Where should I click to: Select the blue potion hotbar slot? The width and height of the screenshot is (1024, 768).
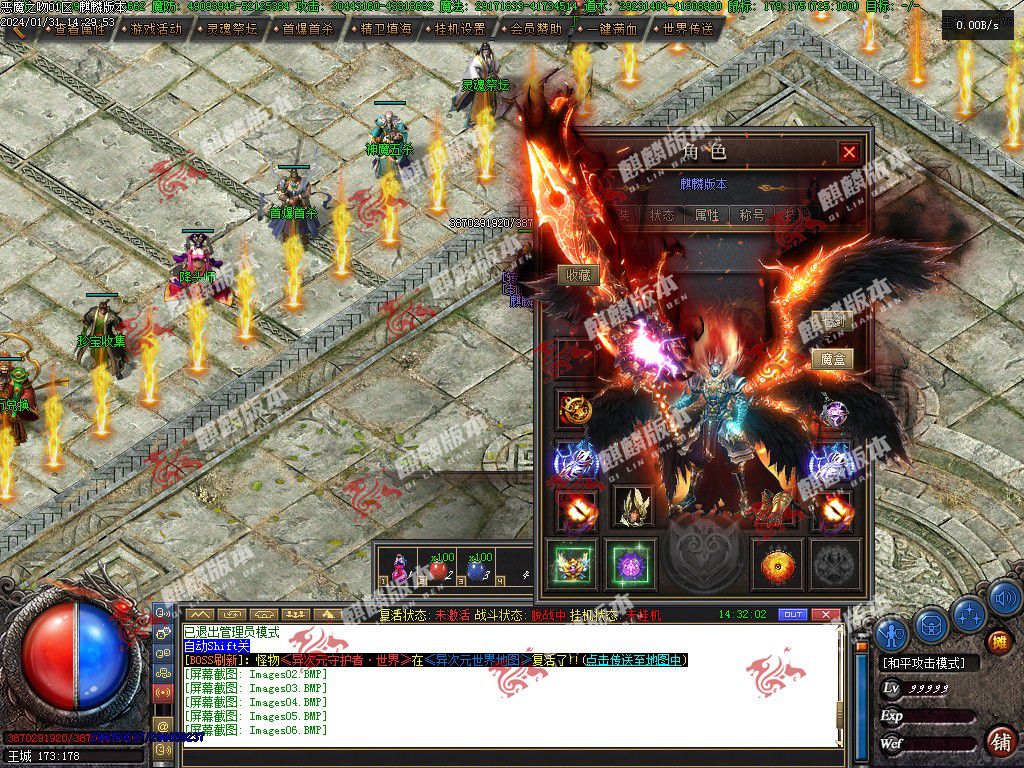[477, 570]
